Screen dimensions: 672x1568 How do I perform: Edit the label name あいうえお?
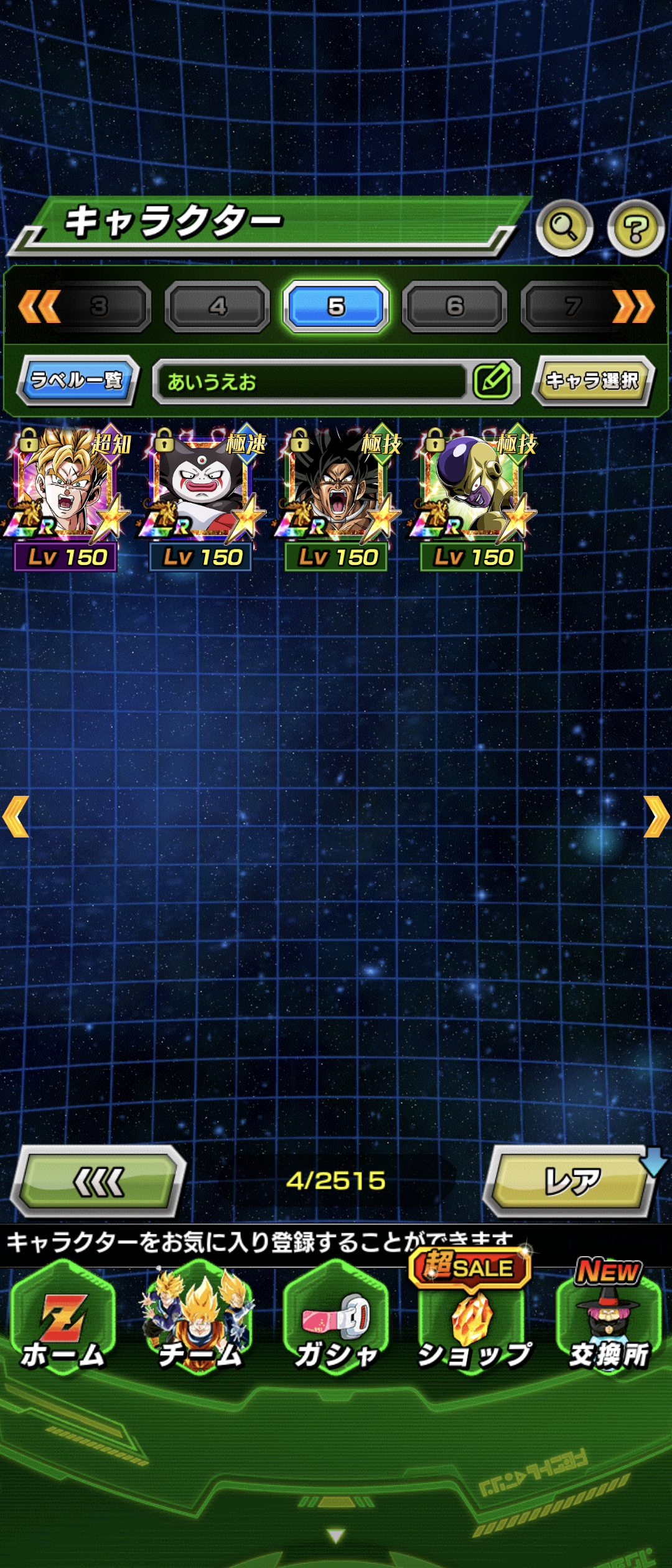493,381
